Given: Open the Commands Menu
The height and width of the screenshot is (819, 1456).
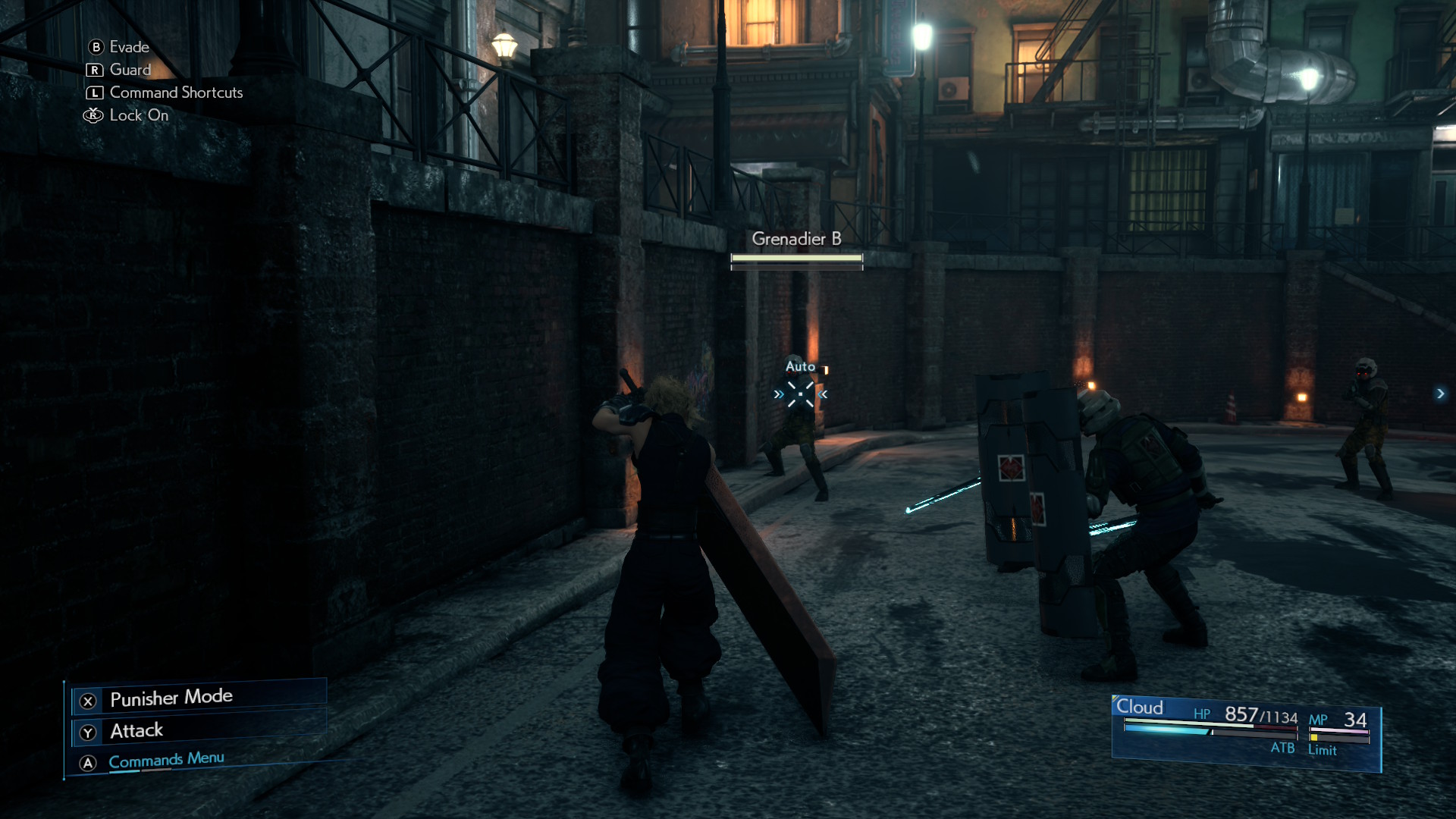Looking at the screenshot, I should 166,761.
